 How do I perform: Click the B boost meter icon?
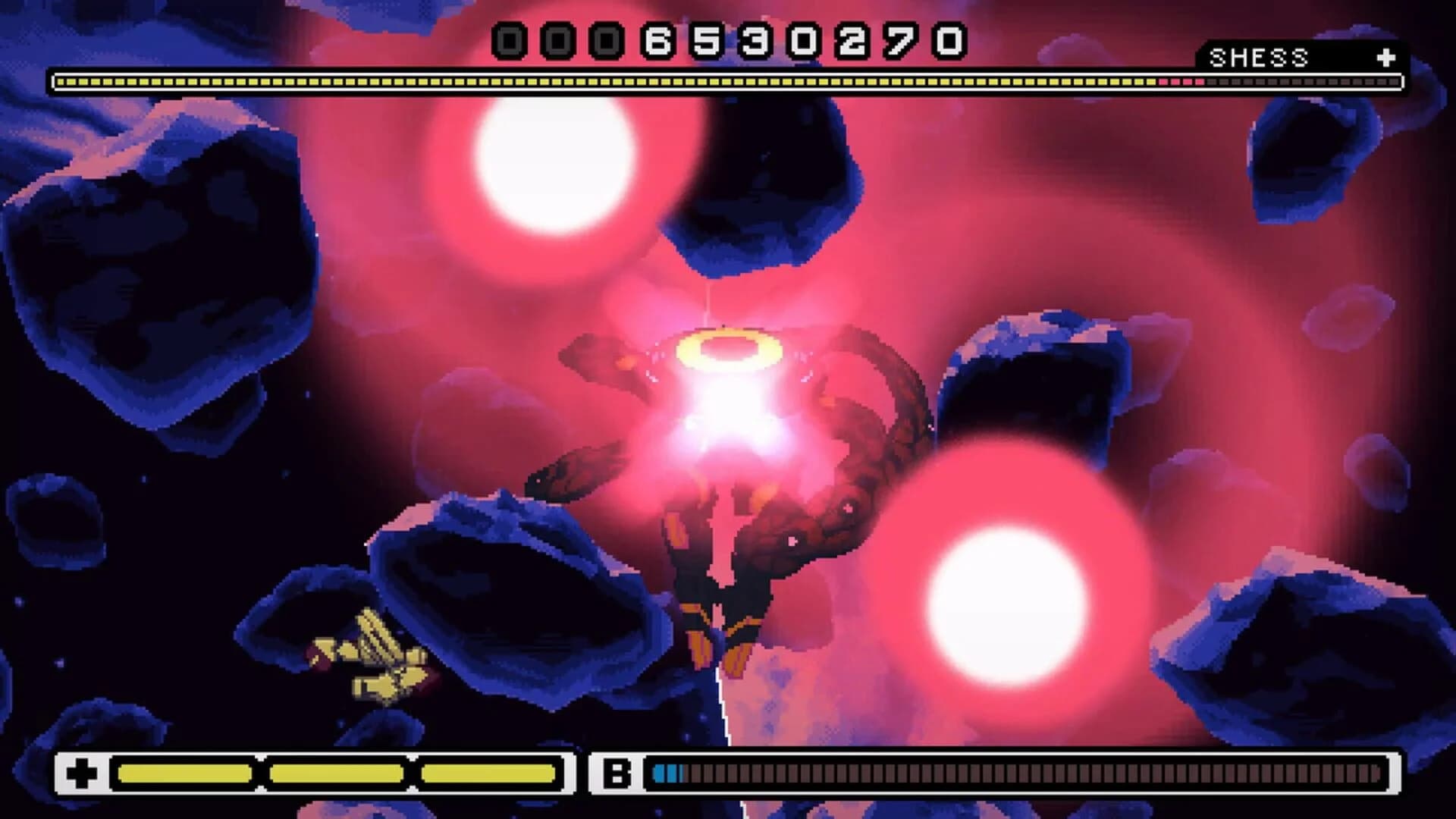[616, 774]
